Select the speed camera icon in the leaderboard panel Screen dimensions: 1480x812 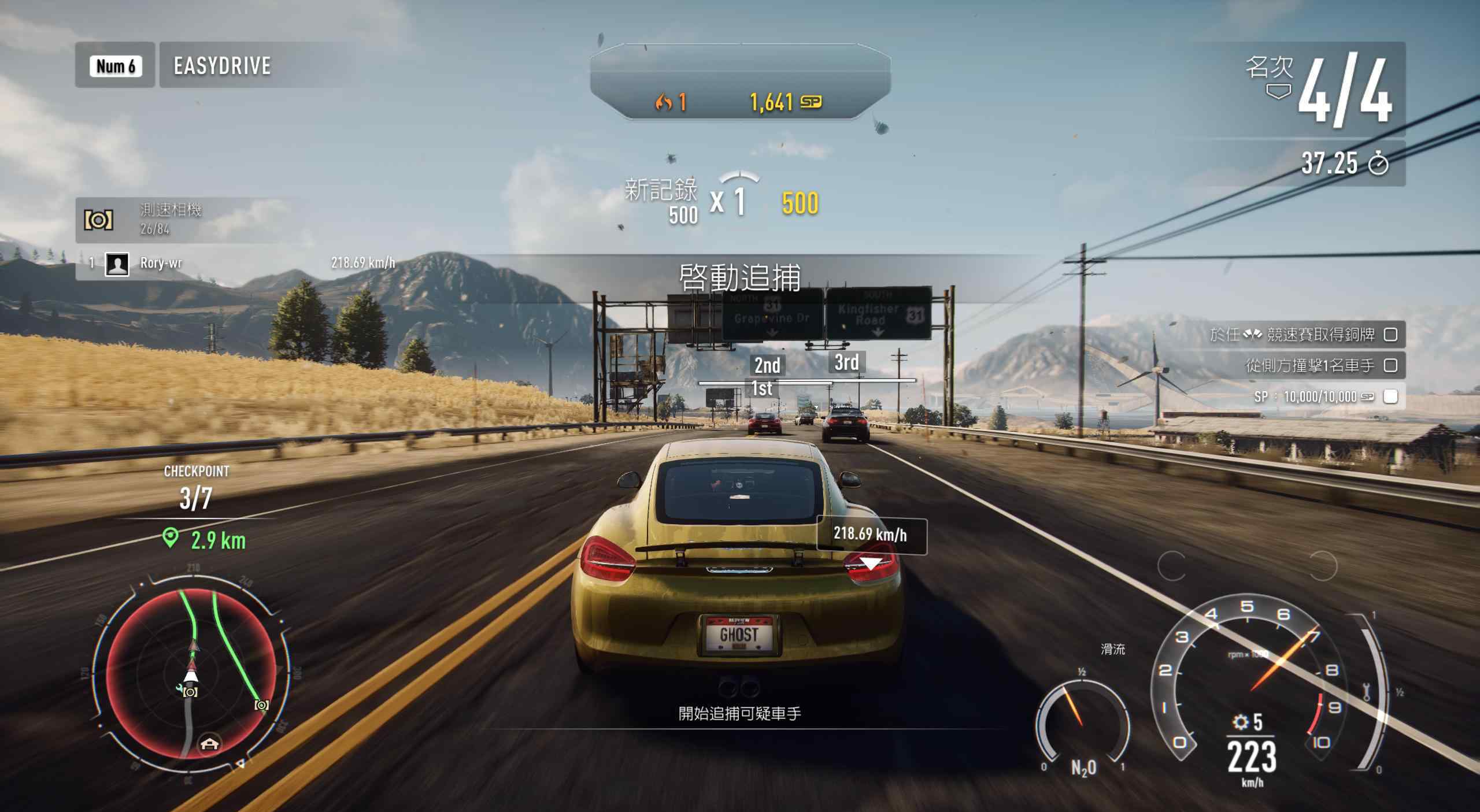pos(99,220)
